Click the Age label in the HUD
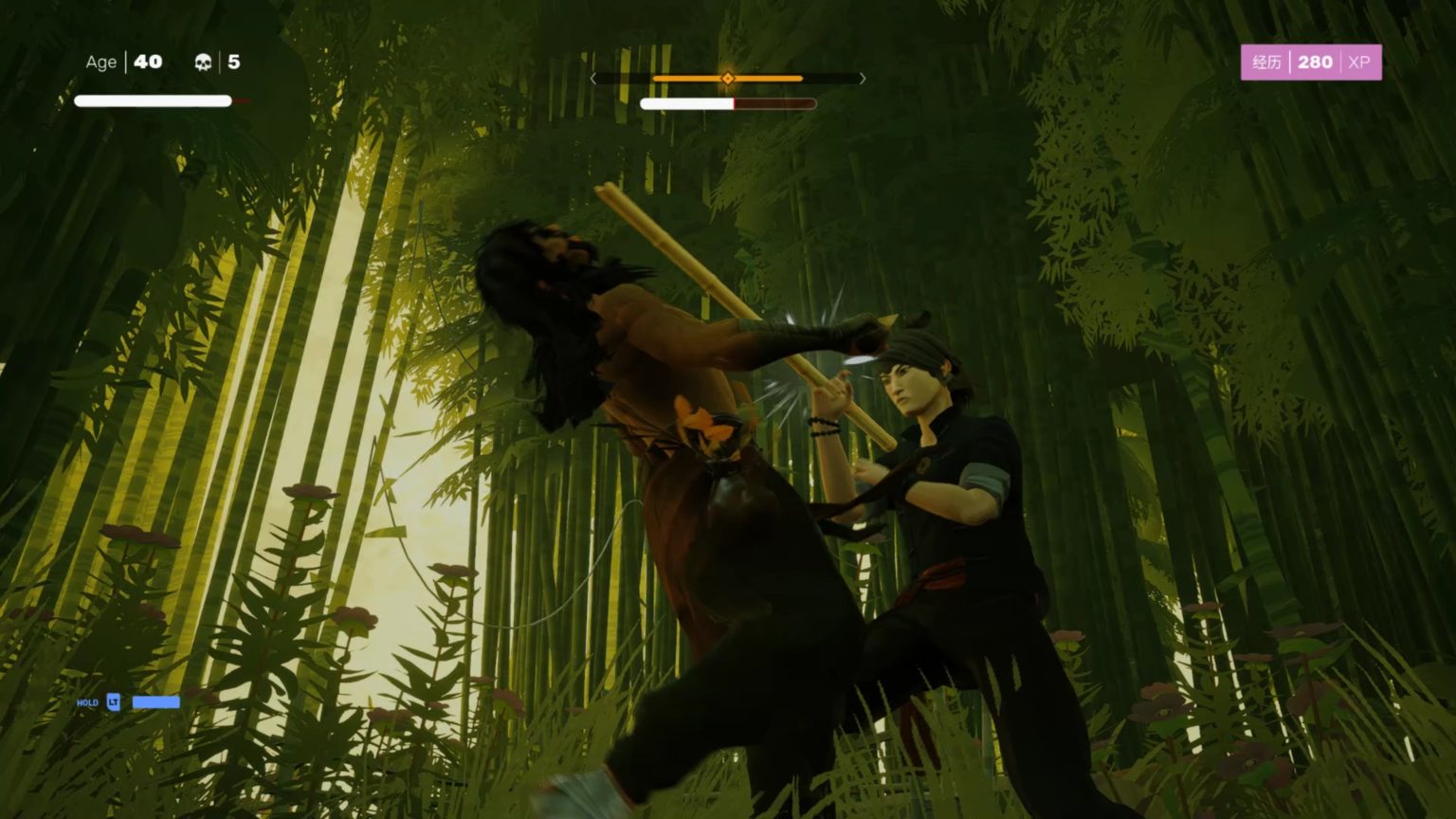This screenshot has height=819, width=1456. [x=100, y=63]
